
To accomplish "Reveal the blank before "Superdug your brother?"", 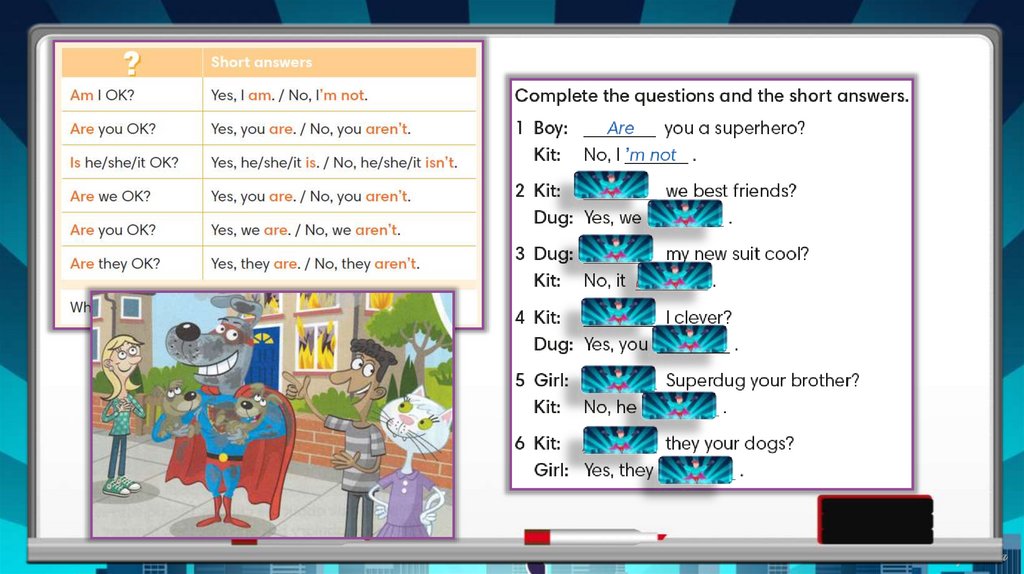I will coord(618,378).
